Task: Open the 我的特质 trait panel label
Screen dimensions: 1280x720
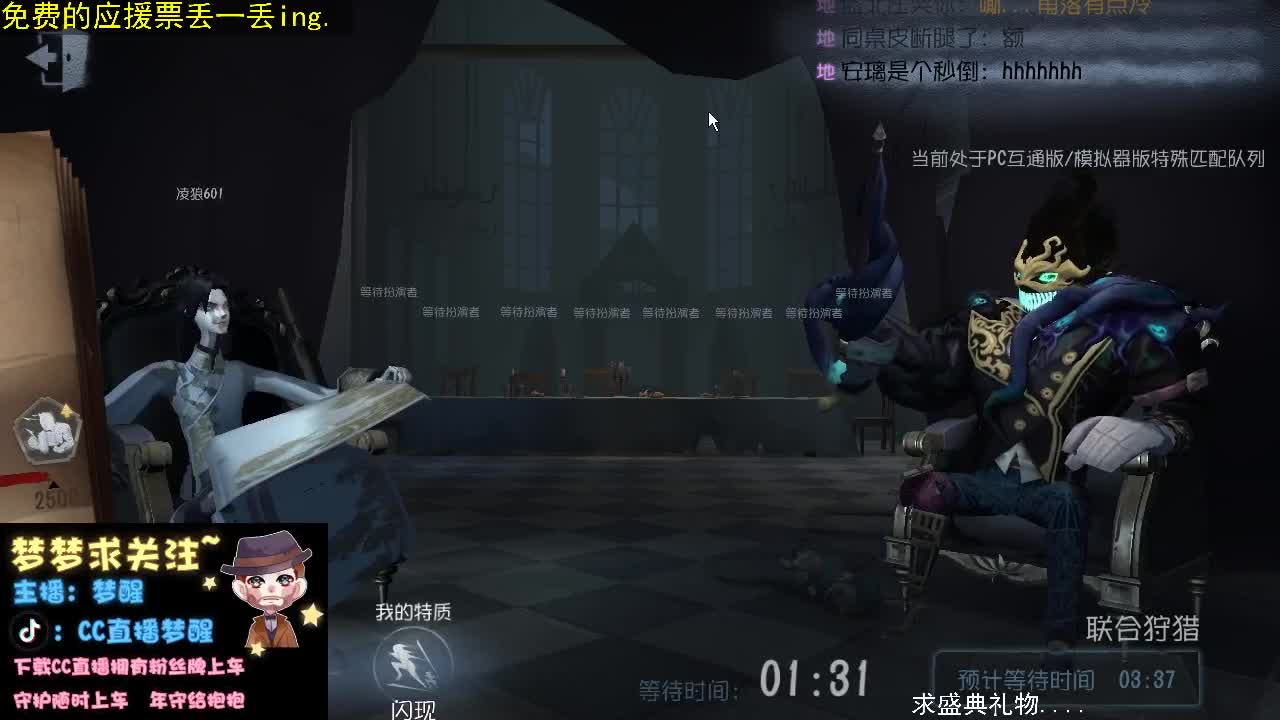Action: click(x=415, y=613)
